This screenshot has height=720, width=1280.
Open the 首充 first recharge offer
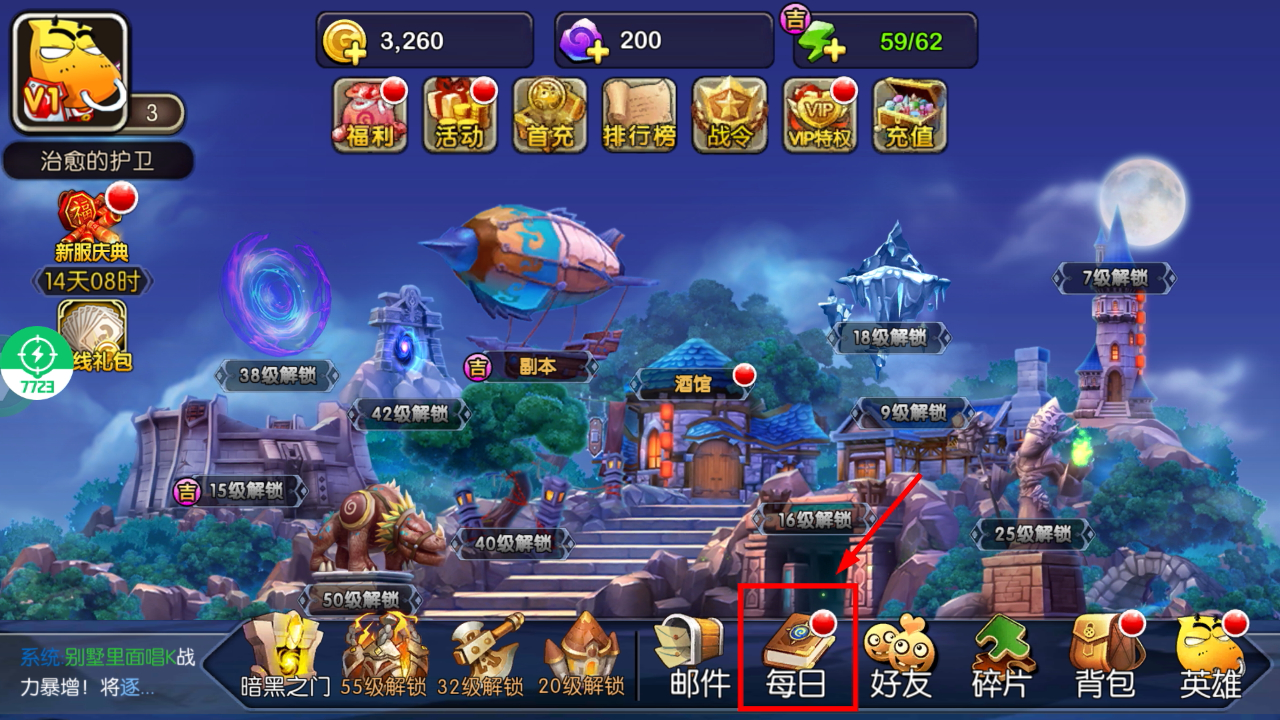(x=550, y=115)
